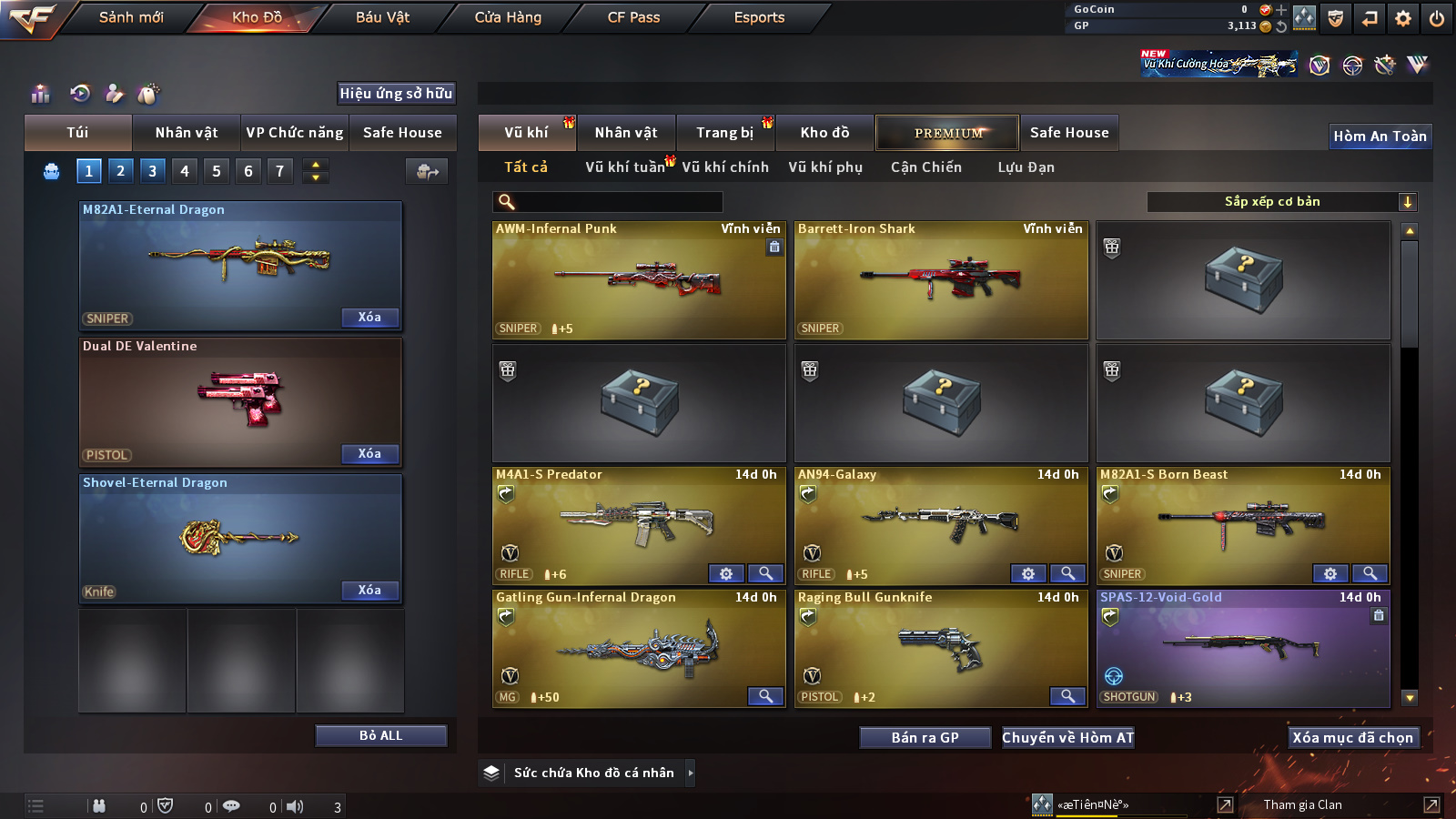Select the Gatling Gun-Infernal Dragon item
Screen dimensions: 1456x819
pos(639,649)
